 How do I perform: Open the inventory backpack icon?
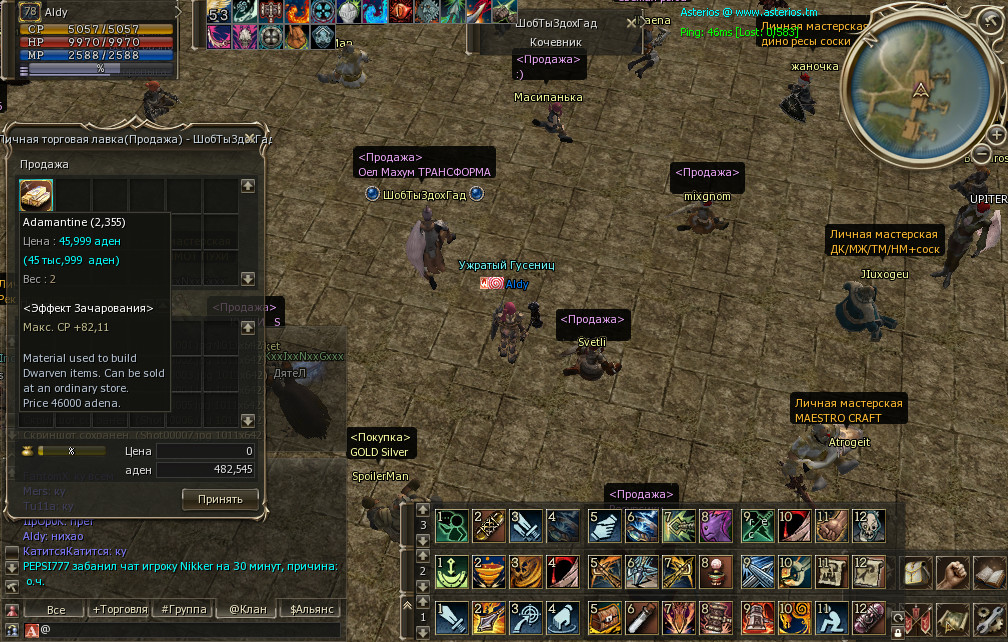tap(917, 574)
